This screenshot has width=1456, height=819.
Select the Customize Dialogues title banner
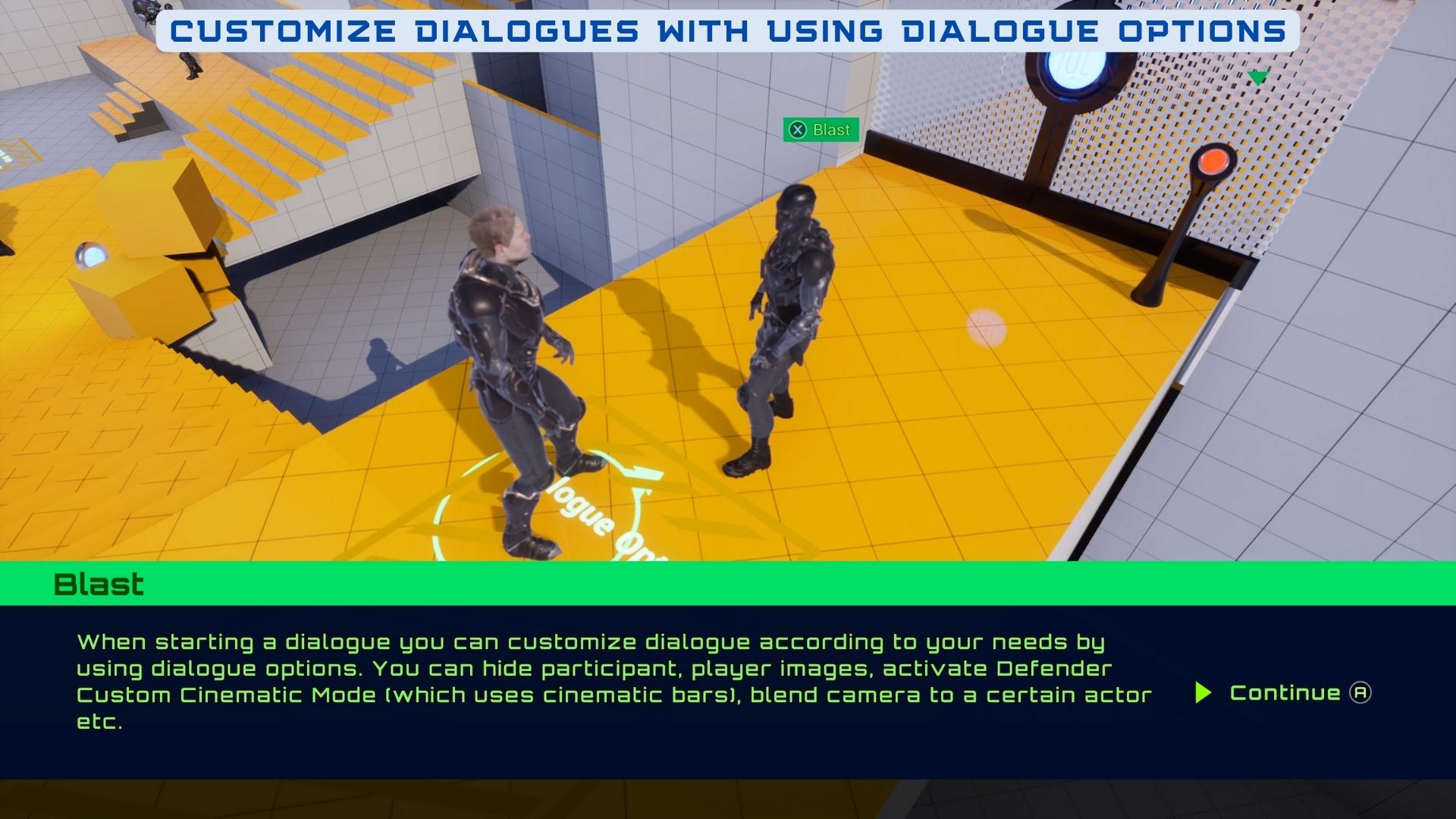click(728, 30)
